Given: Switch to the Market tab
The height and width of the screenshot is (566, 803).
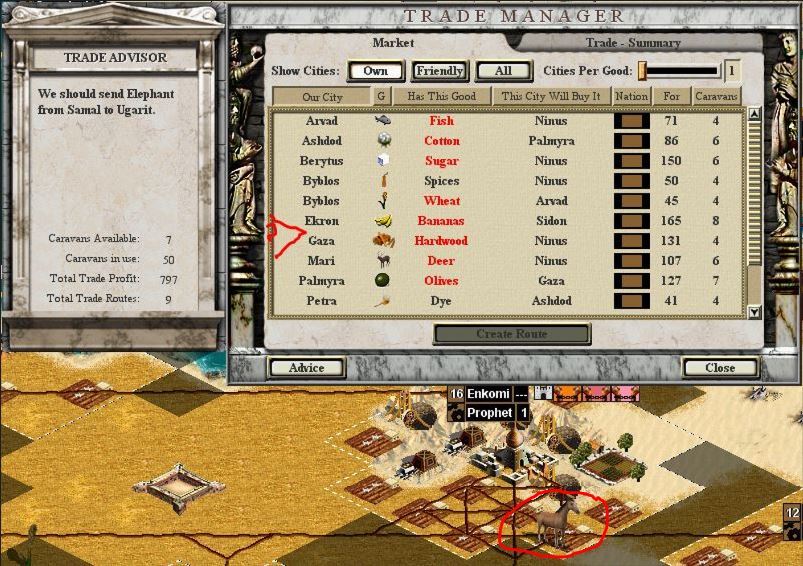Looking at the screenshot, I should [393, 43].
